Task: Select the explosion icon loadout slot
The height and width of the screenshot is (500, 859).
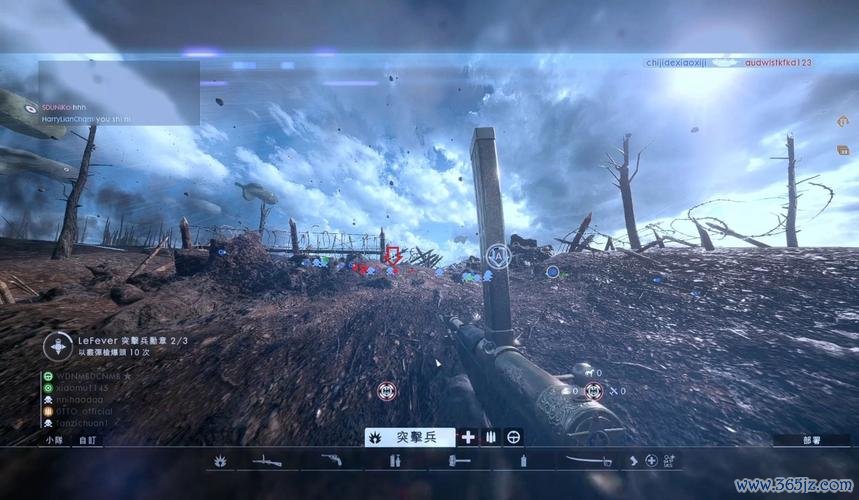Action: [220, 461]
